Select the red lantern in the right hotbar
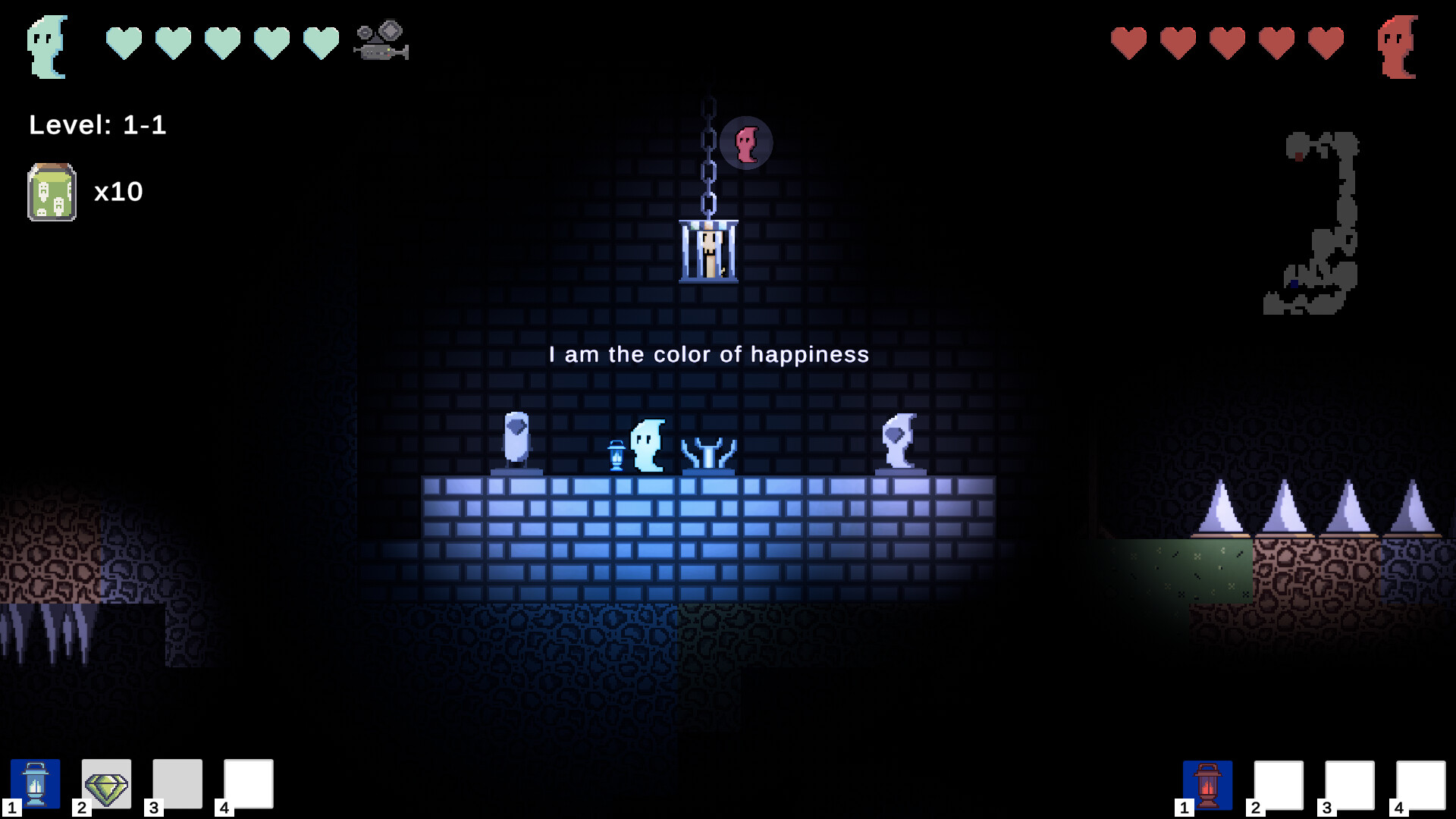1456x819 pixels. [x=1207, y=786]
